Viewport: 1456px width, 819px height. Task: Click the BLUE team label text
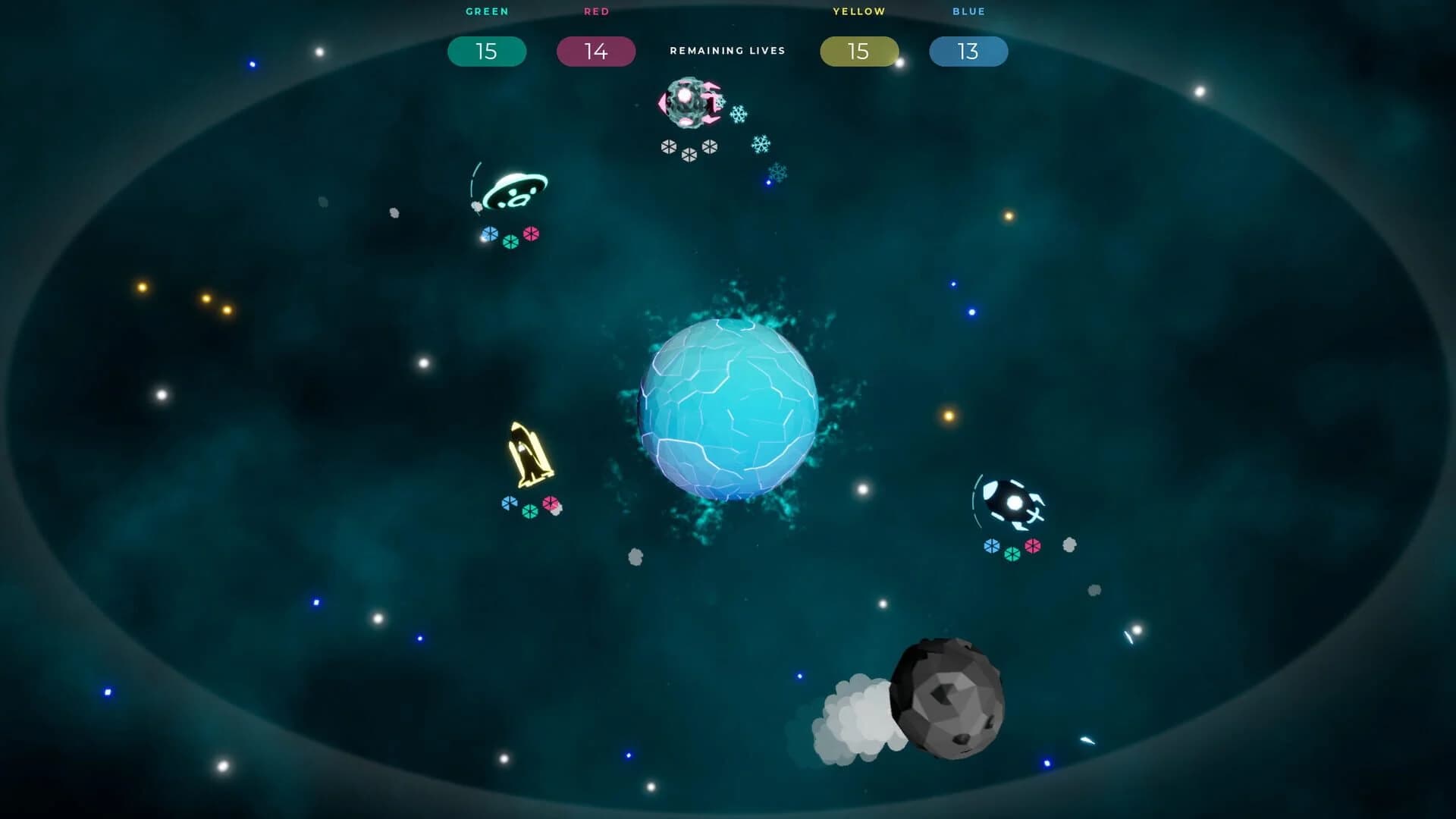point(968,11)
